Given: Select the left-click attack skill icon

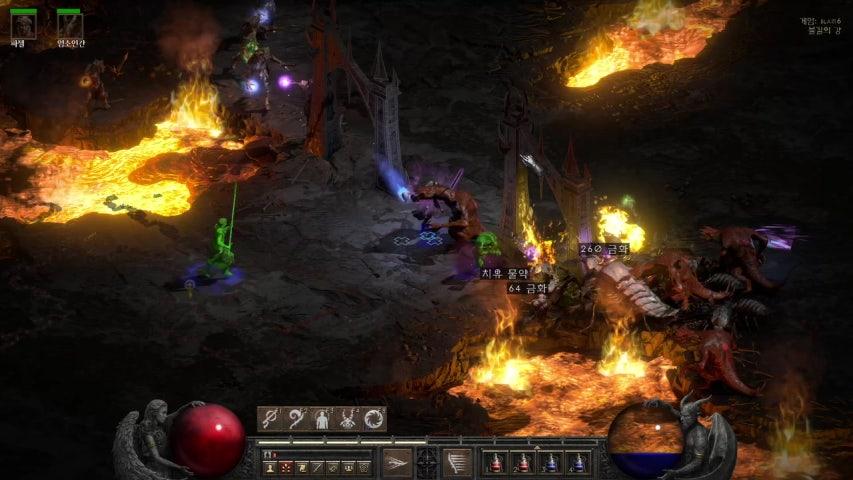Looking at the screenshot, I should point(397,462).
